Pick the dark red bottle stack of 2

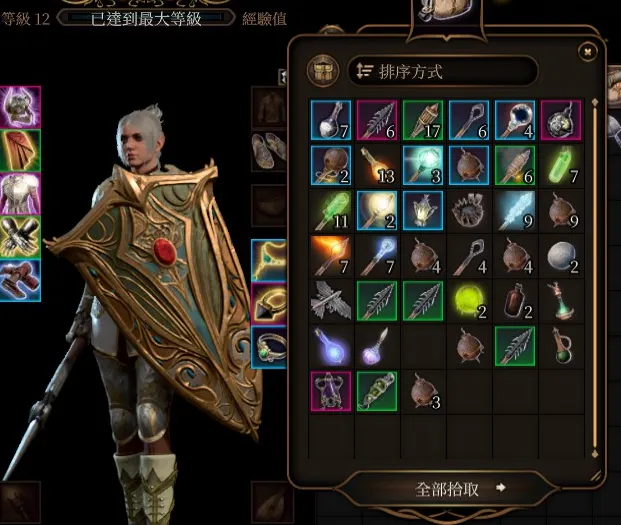(514, 300)
